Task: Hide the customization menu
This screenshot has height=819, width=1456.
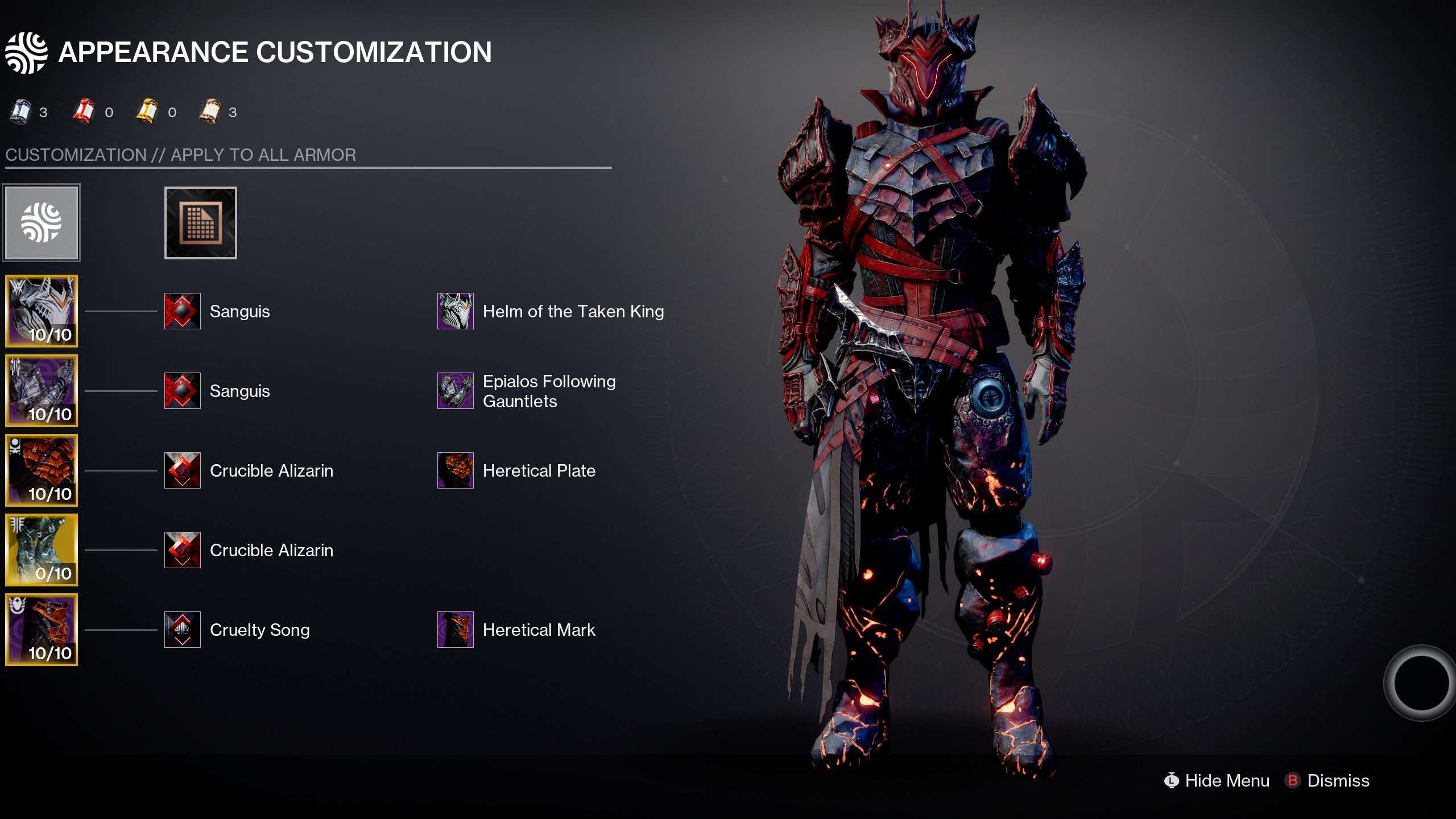Action: 1217,780
